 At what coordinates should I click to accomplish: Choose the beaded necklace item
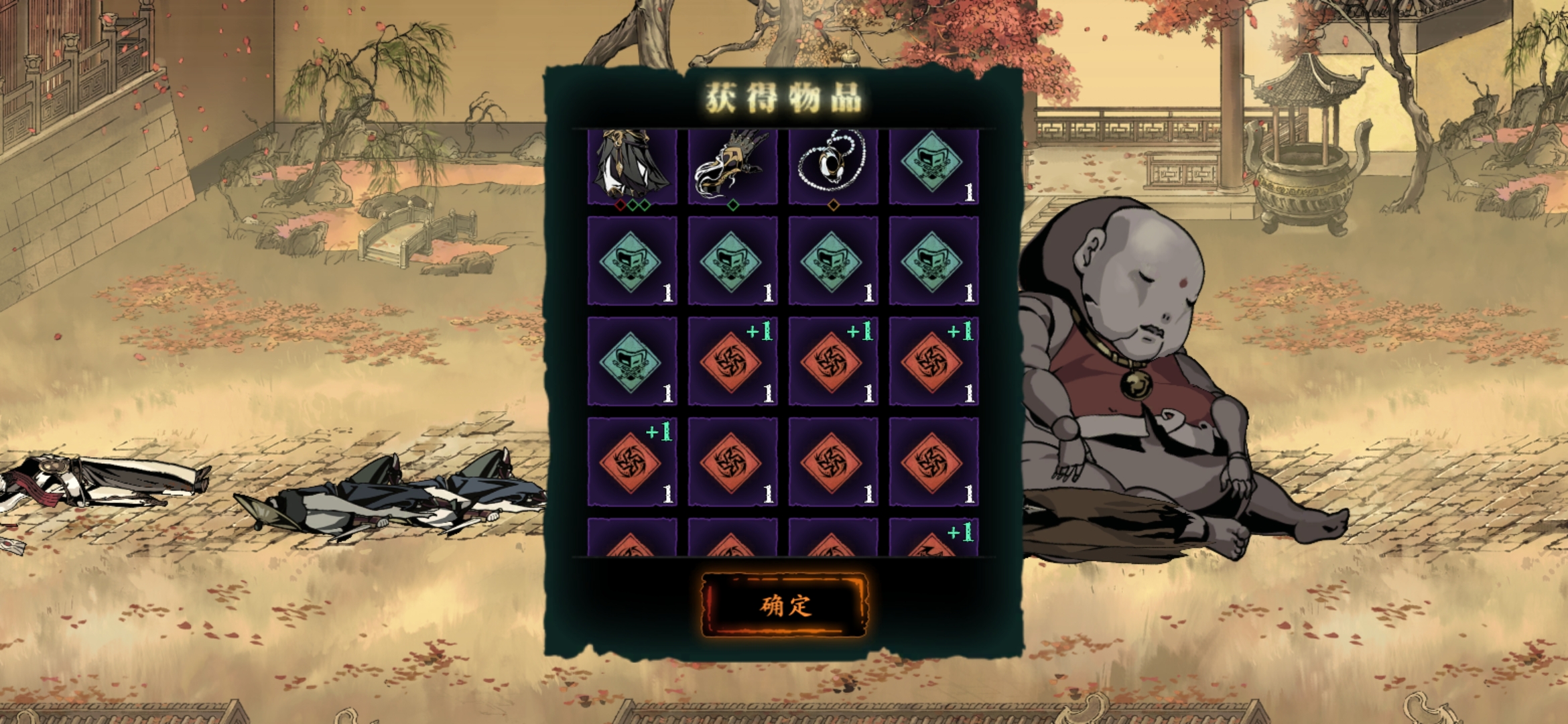pos(833,166)
